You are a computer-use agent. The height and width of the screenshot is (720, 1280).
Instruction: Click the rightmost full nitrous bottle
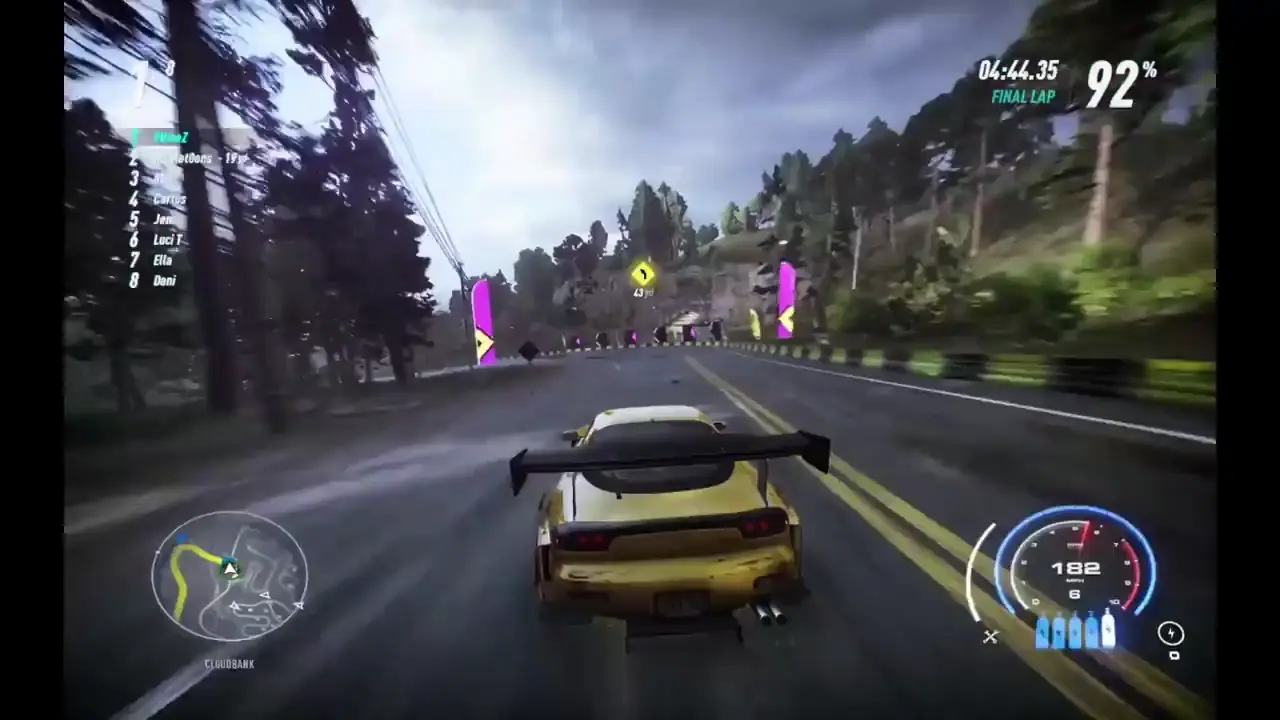tap(1108, 633)
